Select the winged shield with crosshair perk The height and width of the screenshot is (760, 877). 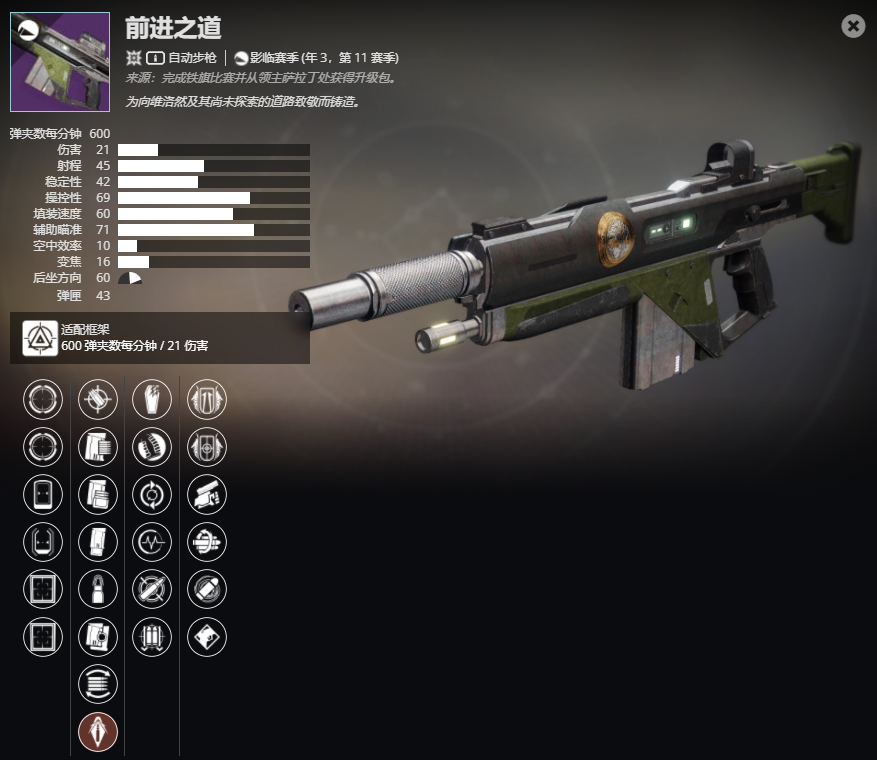[207, 446]
